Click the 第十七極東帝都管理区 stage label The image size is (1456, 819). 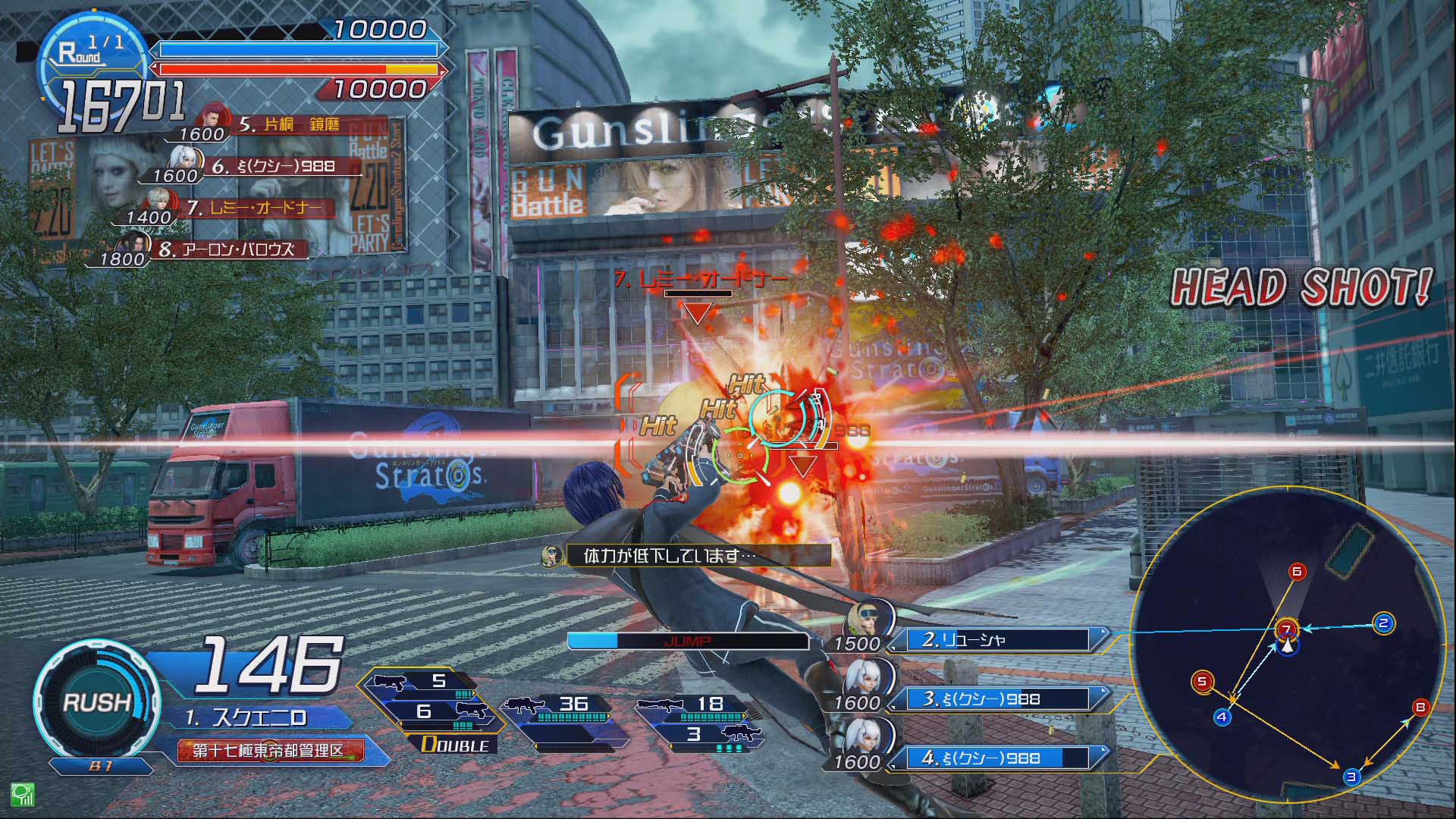[x=270, y=751]
